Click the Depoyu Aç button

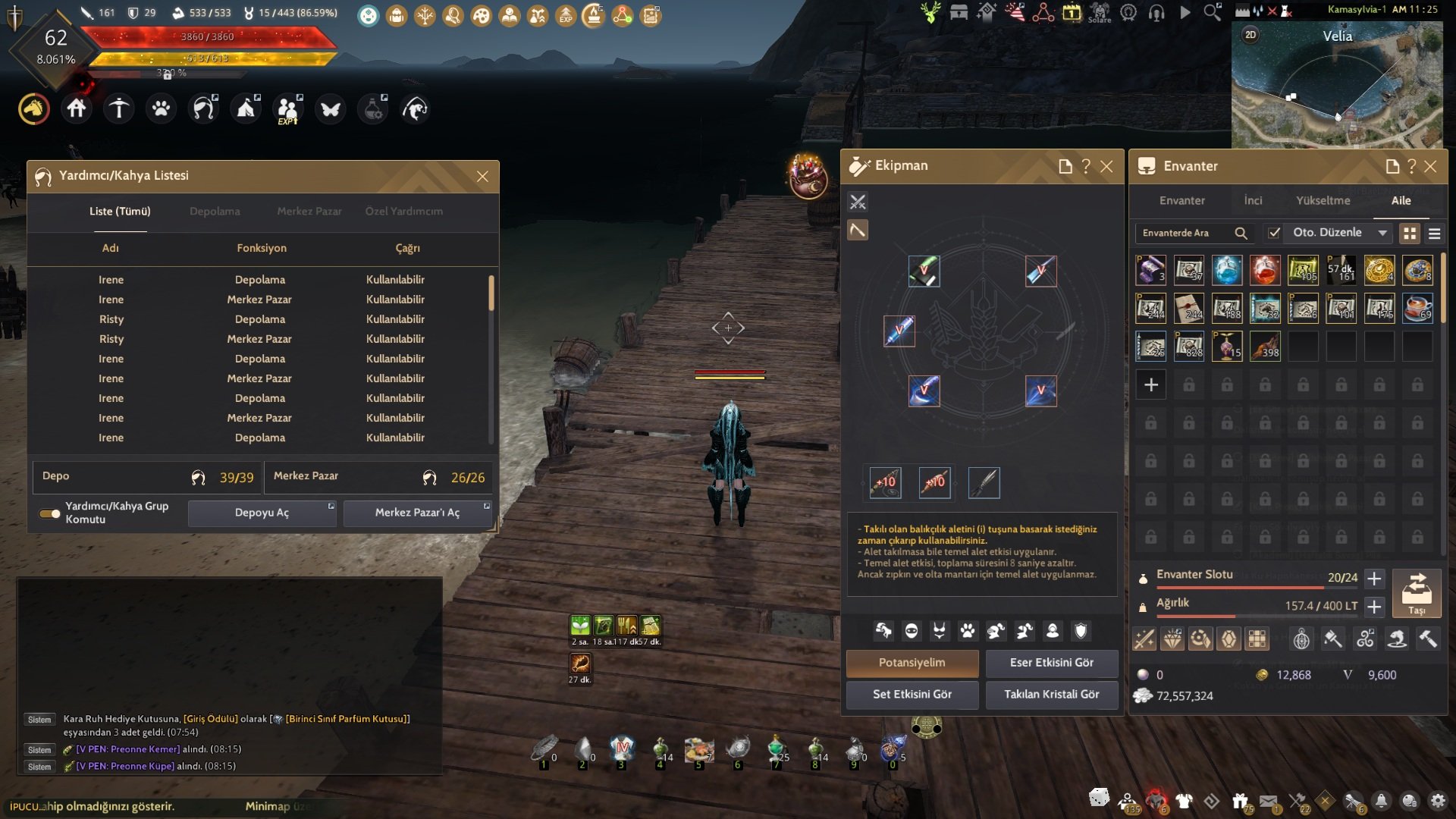pos(261,513)
